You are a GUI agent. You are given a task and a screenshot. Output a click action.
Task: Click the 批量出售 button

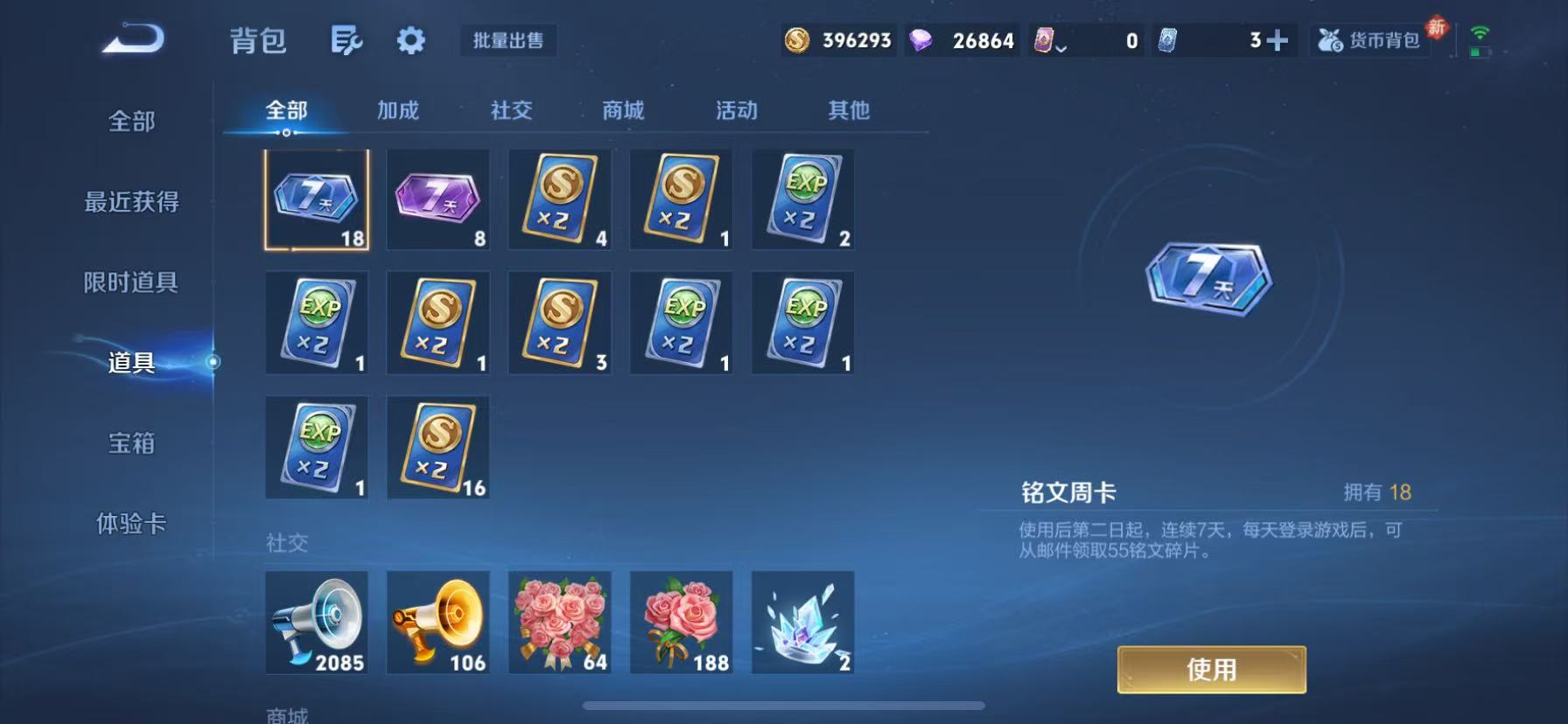pos(508,41)
